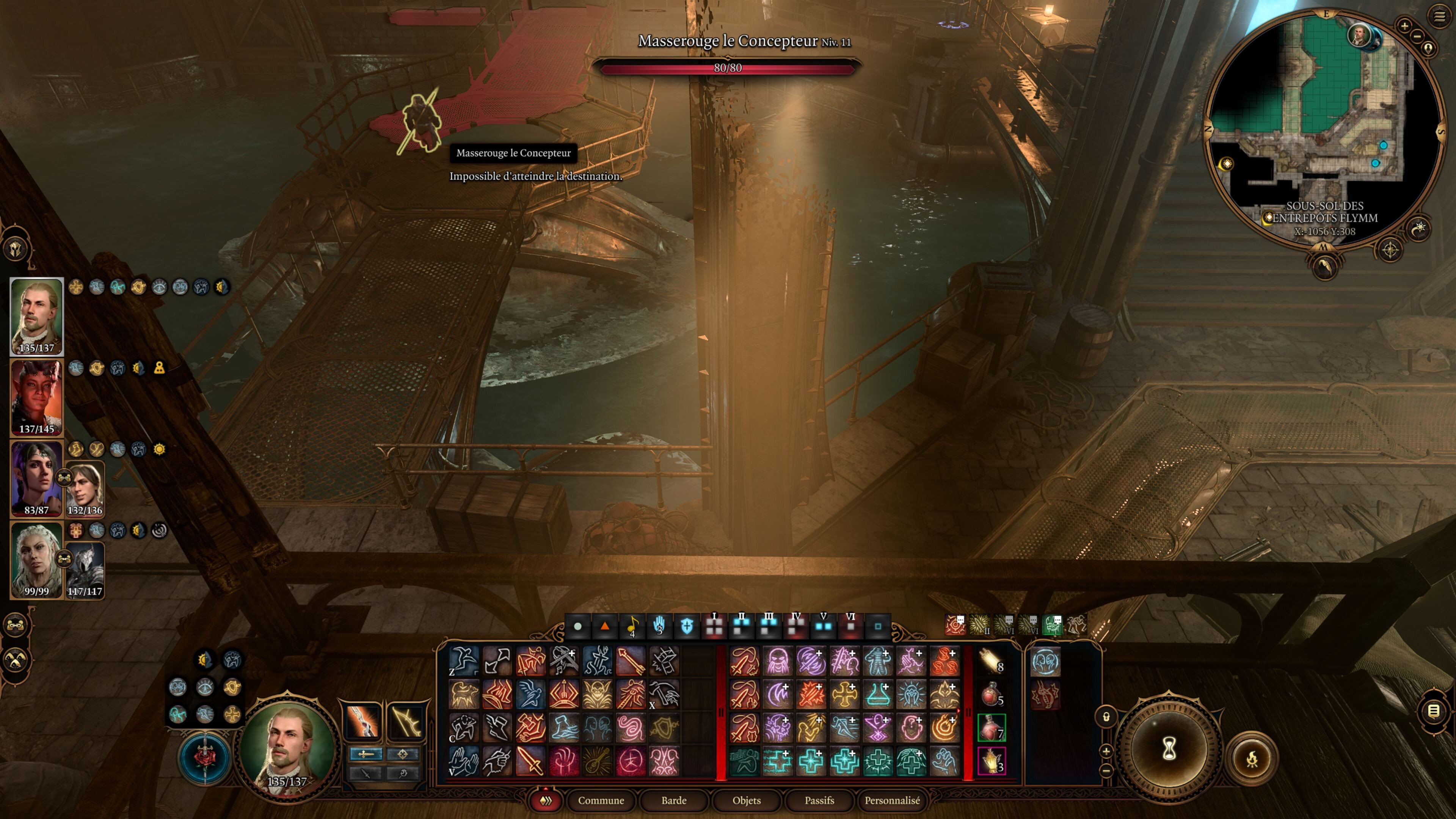
Task: Switch to the Commune hotbar tab
Action: coord(601,800)
